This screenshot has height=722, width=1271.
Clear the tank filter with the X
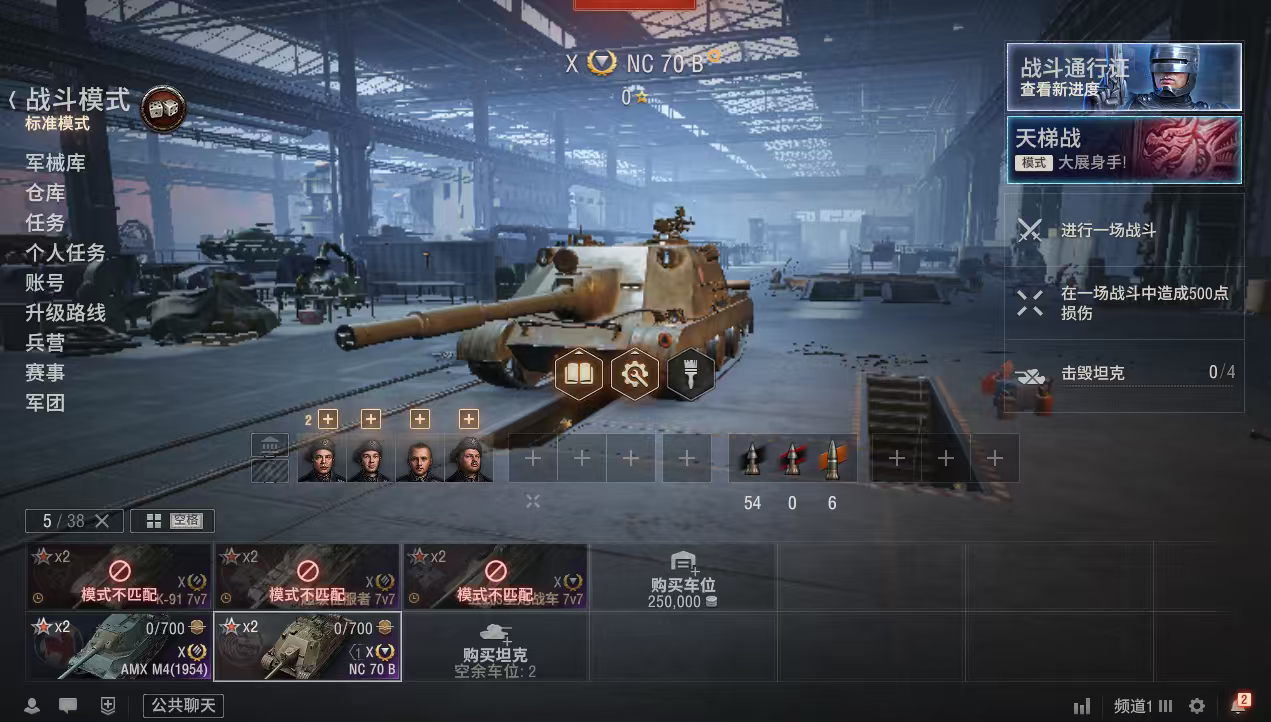(x=105, y=521)
